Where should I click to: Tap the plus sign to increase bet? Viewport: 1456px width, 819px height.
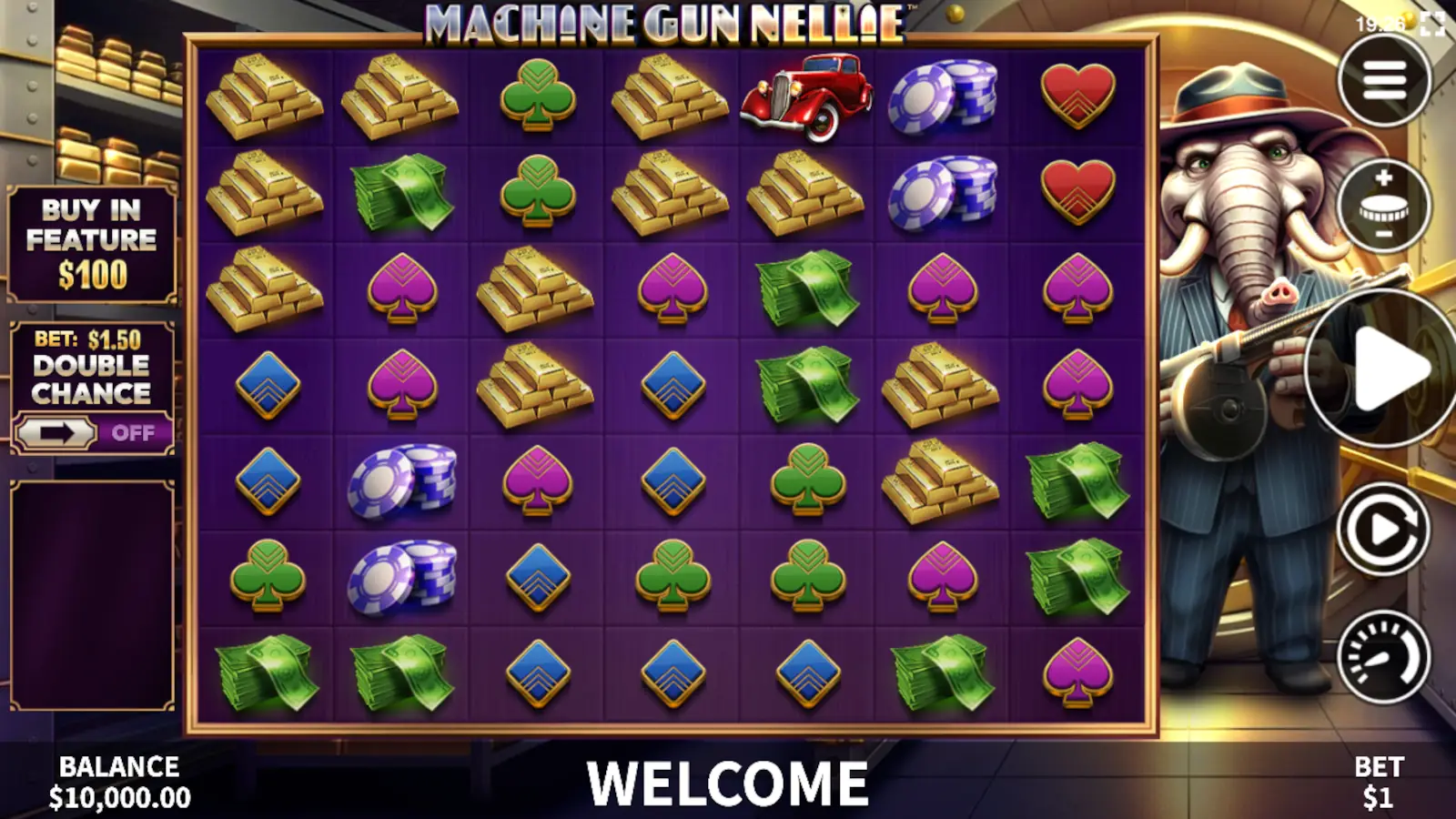click(1382, 179)
